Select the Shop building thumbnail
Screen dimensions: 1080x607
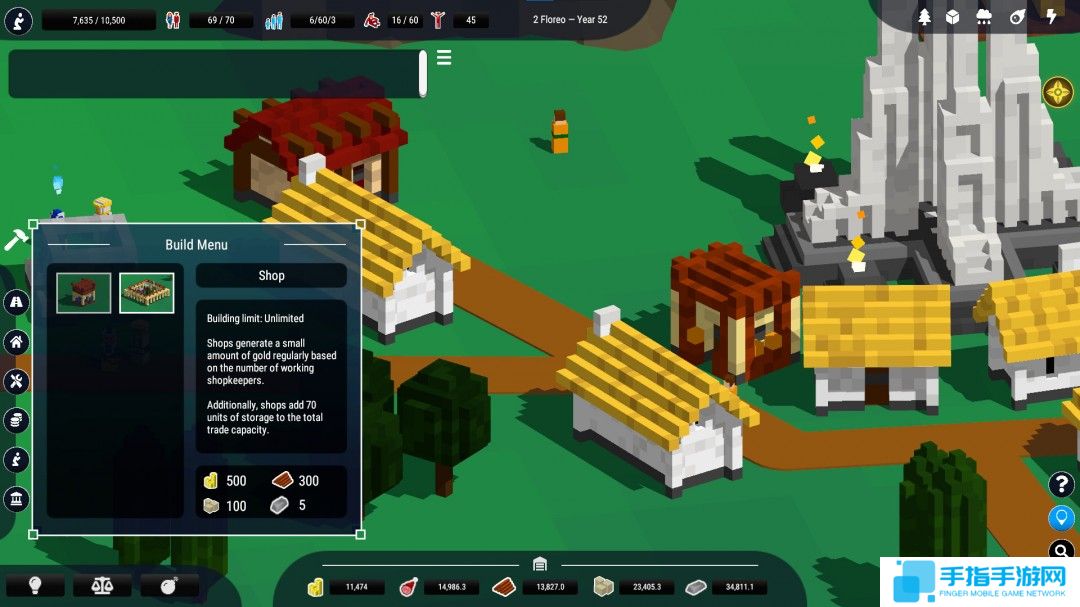click(83, 293)
